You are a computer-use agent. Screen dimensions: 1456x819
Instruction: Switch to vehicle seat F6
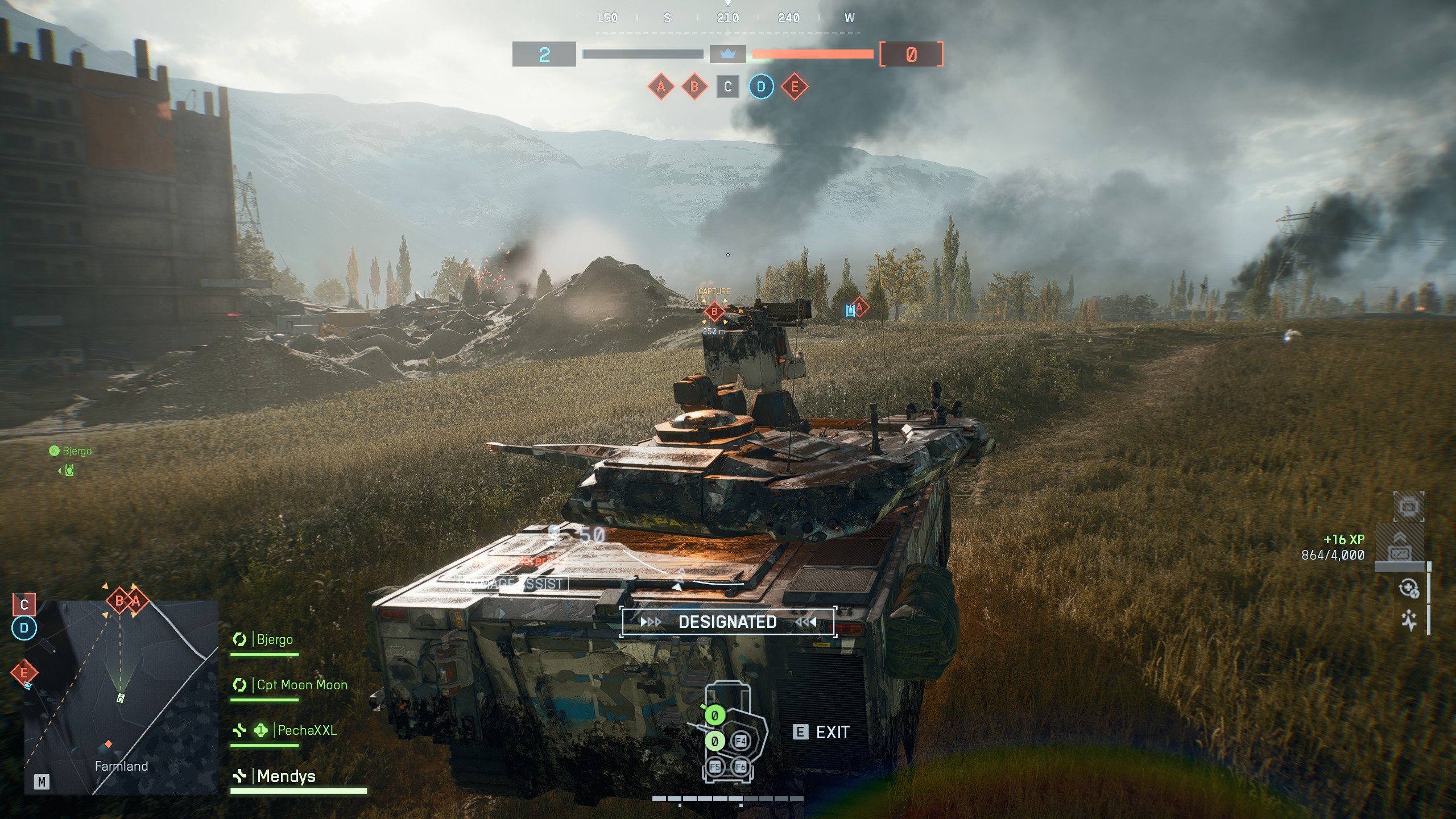(740, 767)
